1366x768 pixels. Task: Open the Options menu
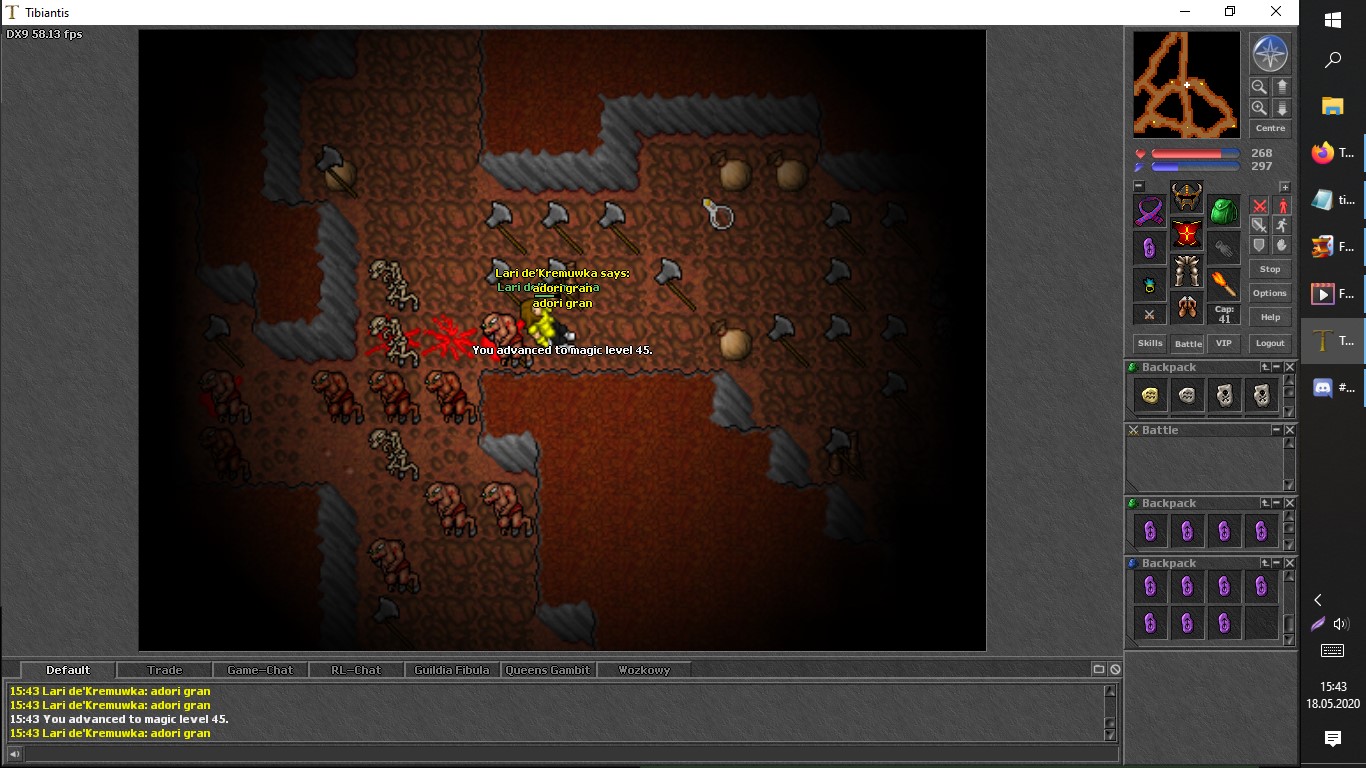pos(1270,293)
